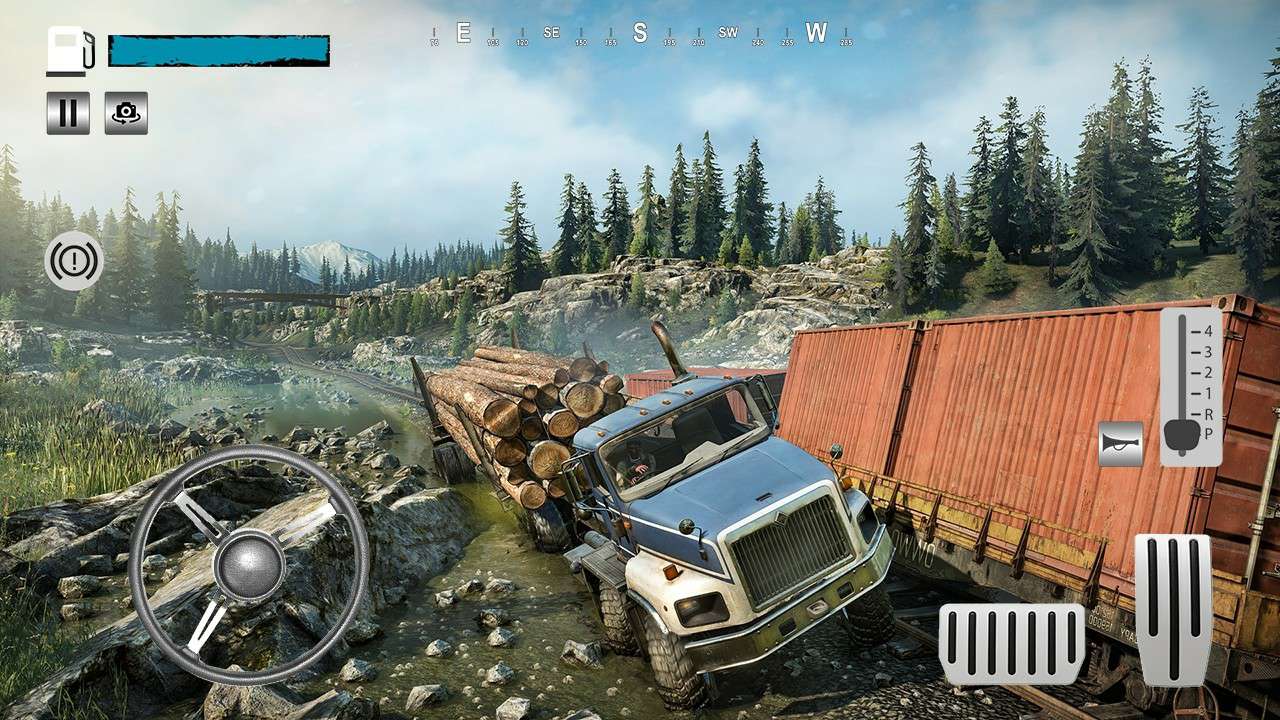Click the steering wheel control
This screenshot has width=1280, height=720.
249,565
